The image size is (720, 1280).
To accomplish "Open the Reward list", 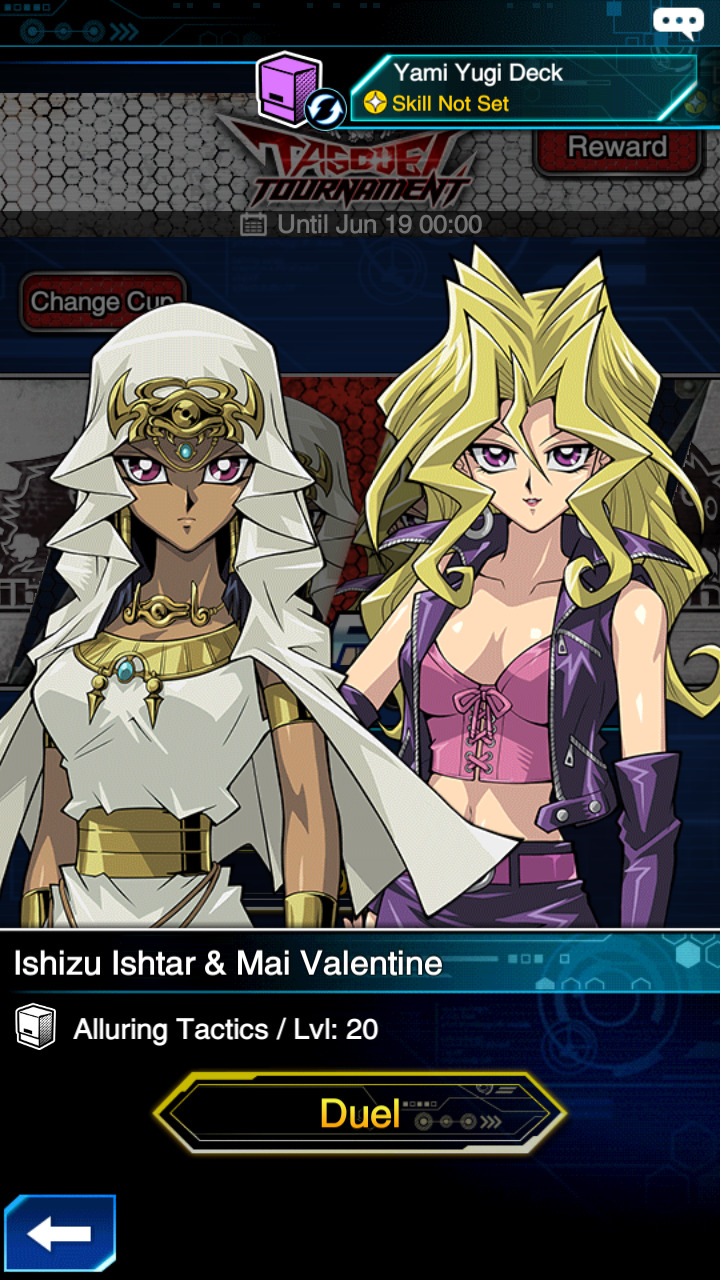I will (x=616, y=147).
